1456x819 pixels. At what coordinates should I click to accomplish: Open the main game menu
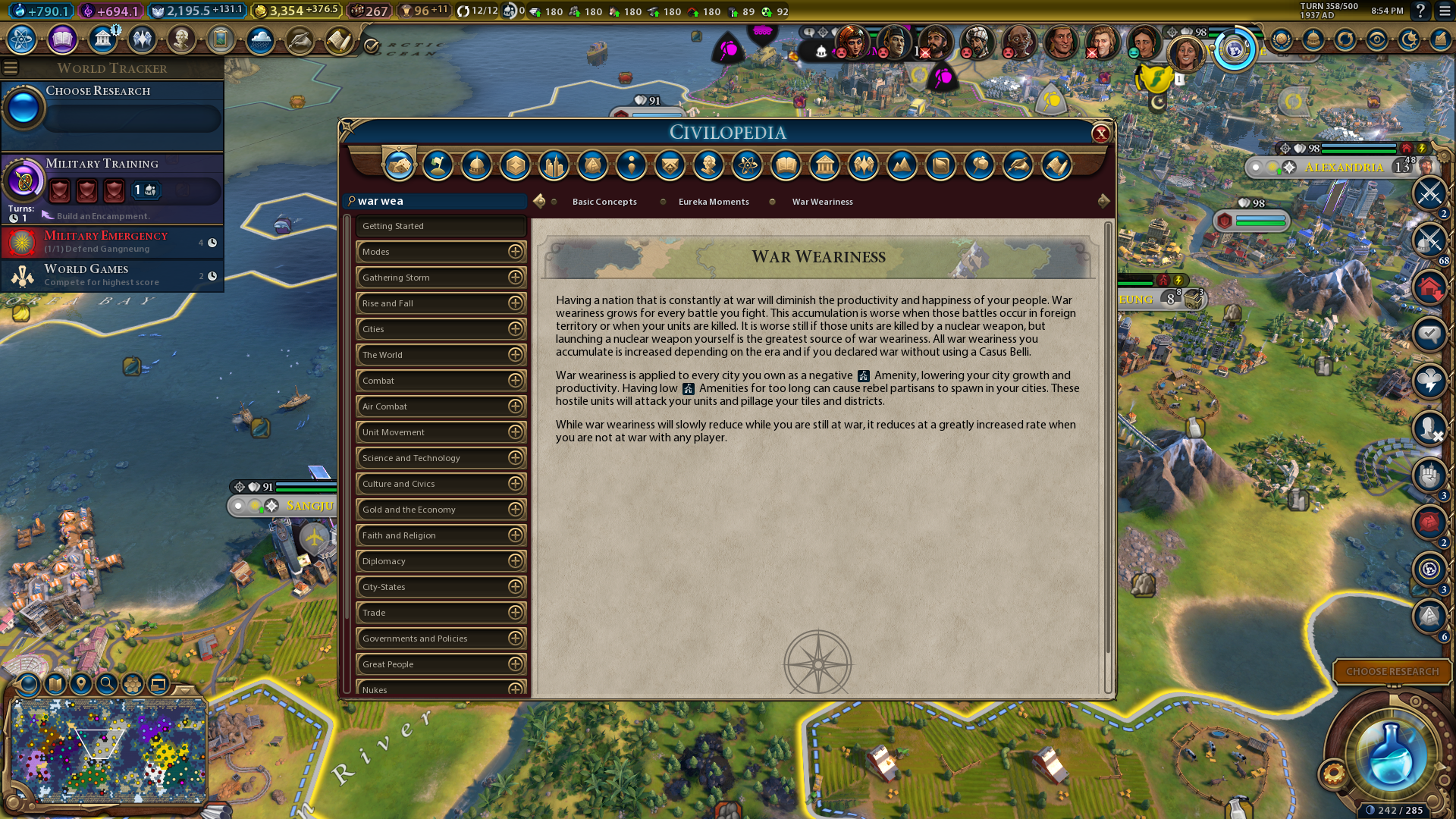1445,11
